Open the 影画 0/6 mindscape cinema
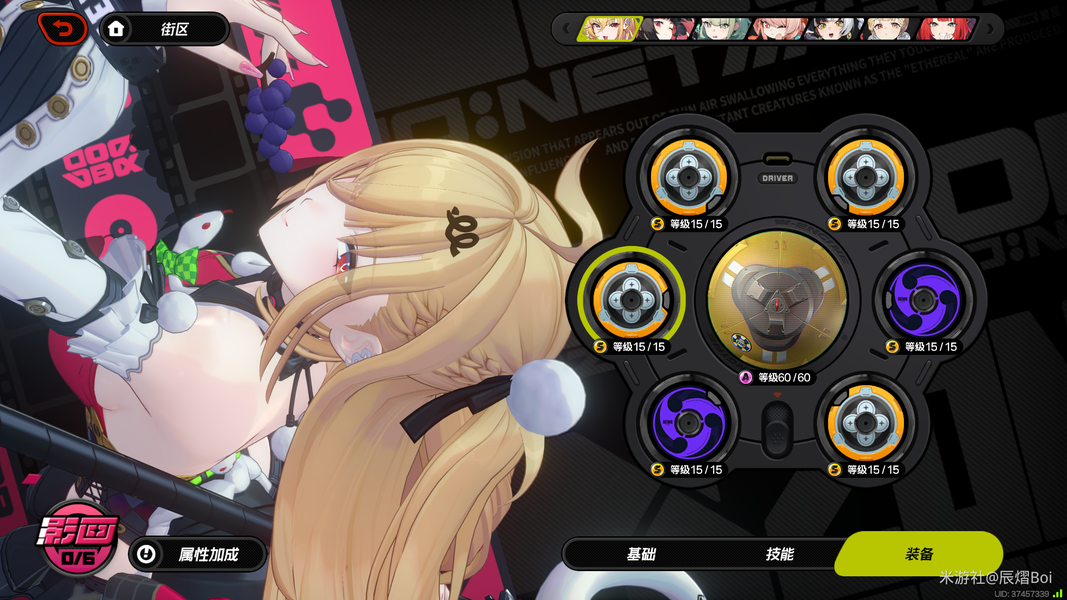 pyautogui.click(x=78, y=539)
